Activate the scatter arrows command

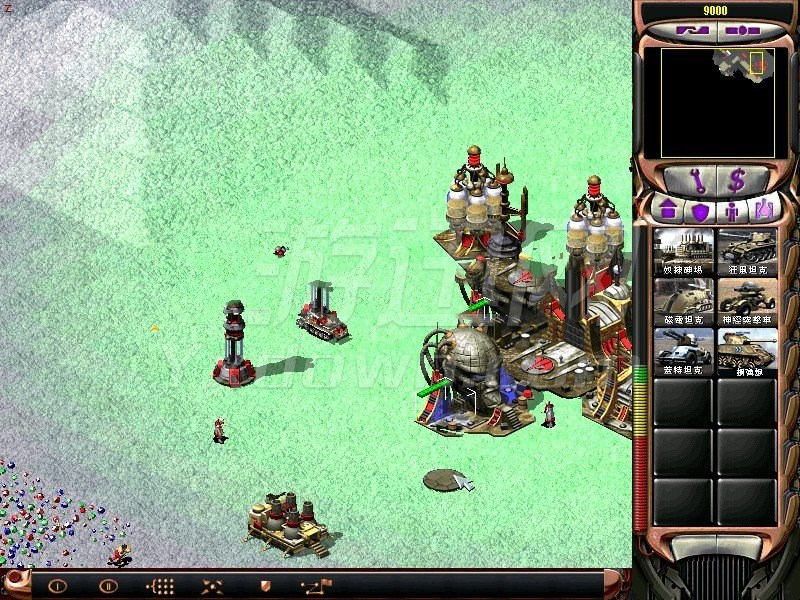pos(212,586)
